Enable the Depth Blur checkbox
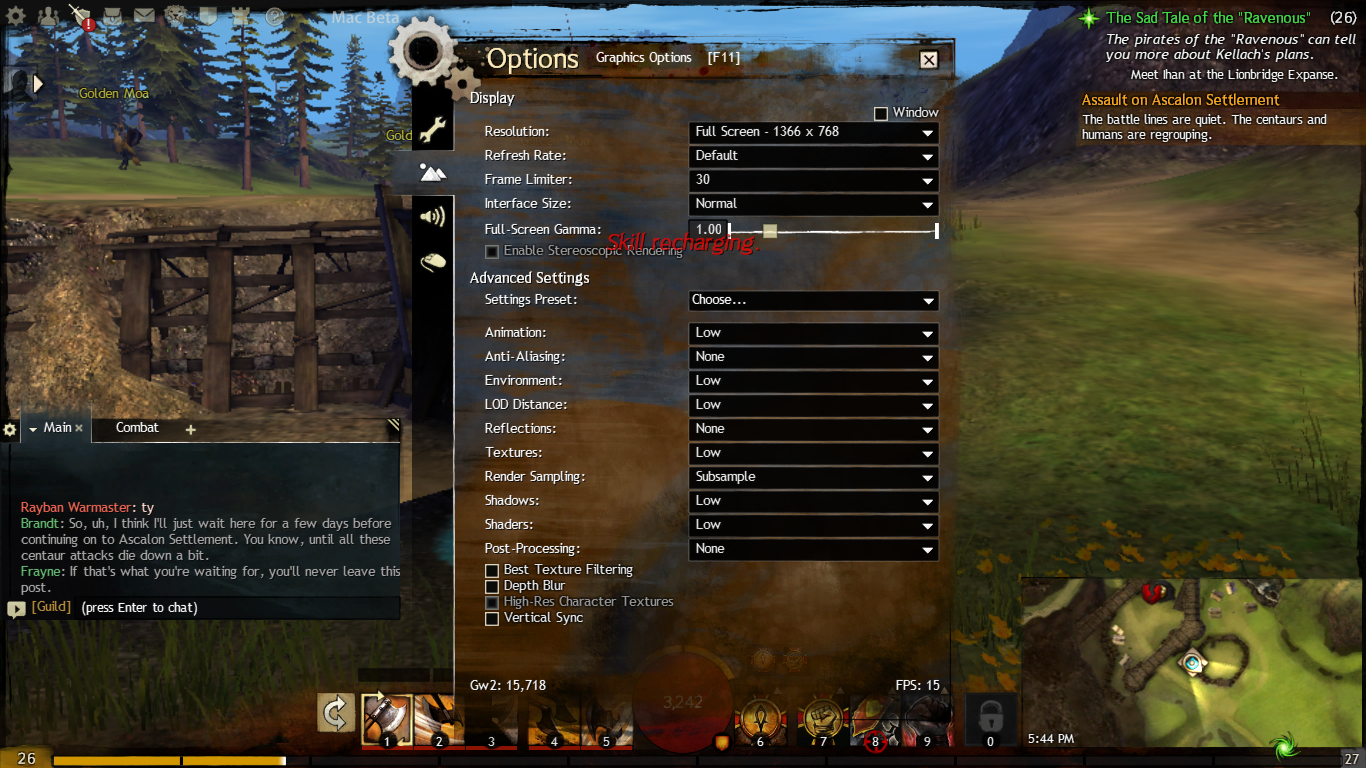This screenshot has width=1366, height=768. pyautogui.click(x=492, y=587)
